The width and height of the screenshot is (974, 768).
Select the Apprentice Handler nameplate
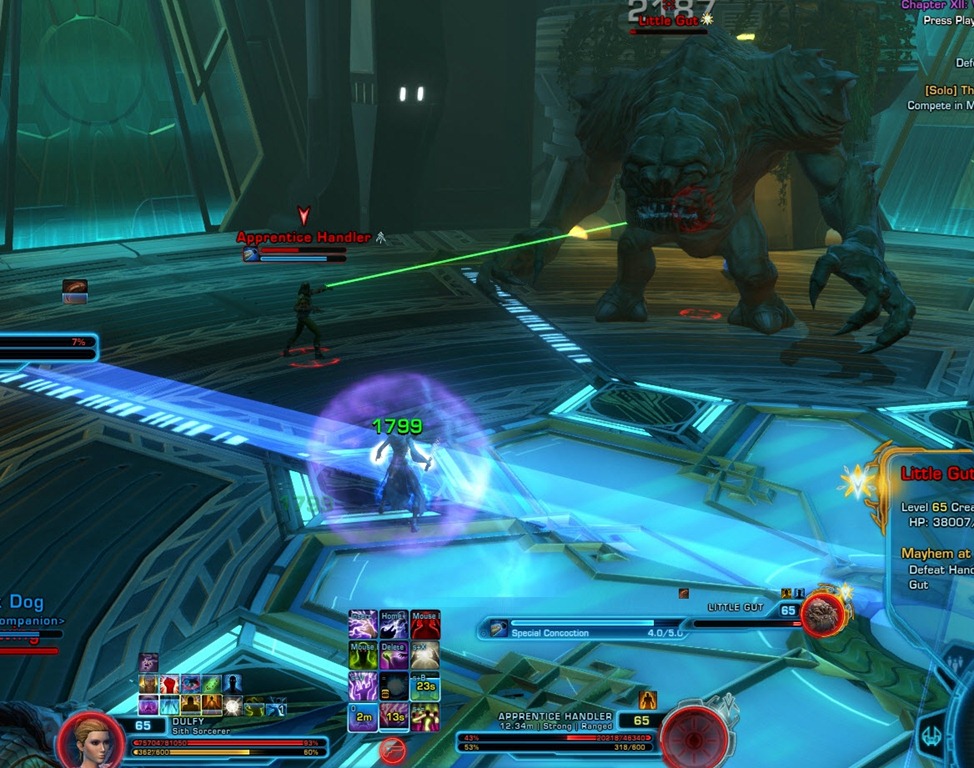click(x=302, y=238)
